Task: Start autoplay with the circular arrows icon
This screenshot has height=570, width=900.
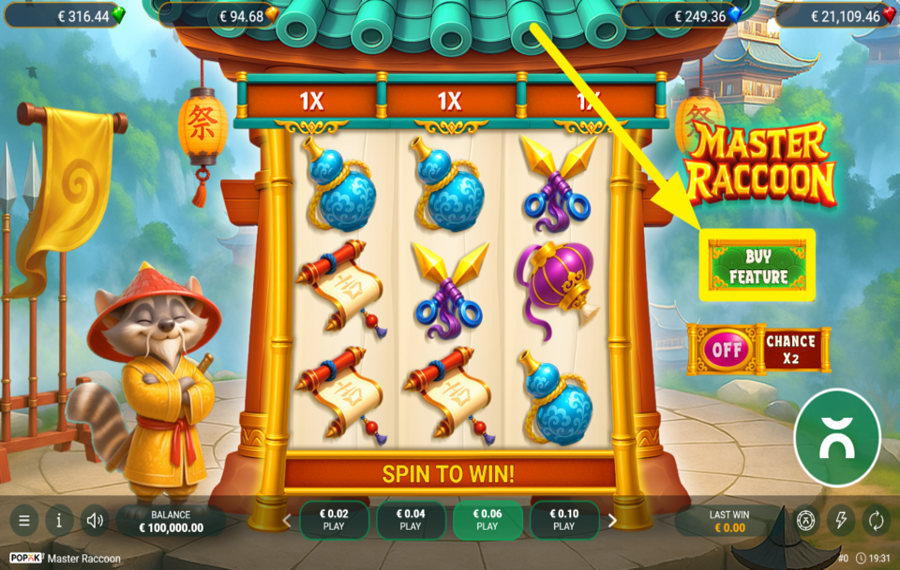Action: [x=875, y=520]
